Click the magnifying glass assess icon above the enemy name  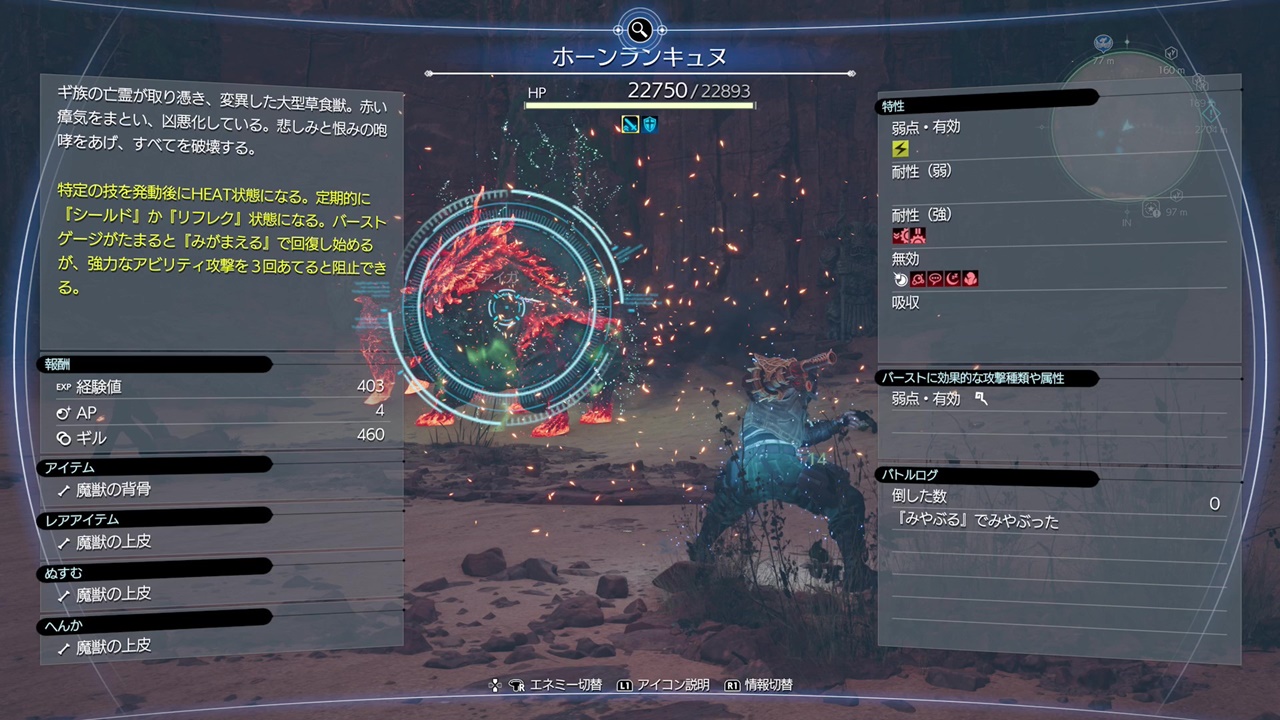coord(639,30)
